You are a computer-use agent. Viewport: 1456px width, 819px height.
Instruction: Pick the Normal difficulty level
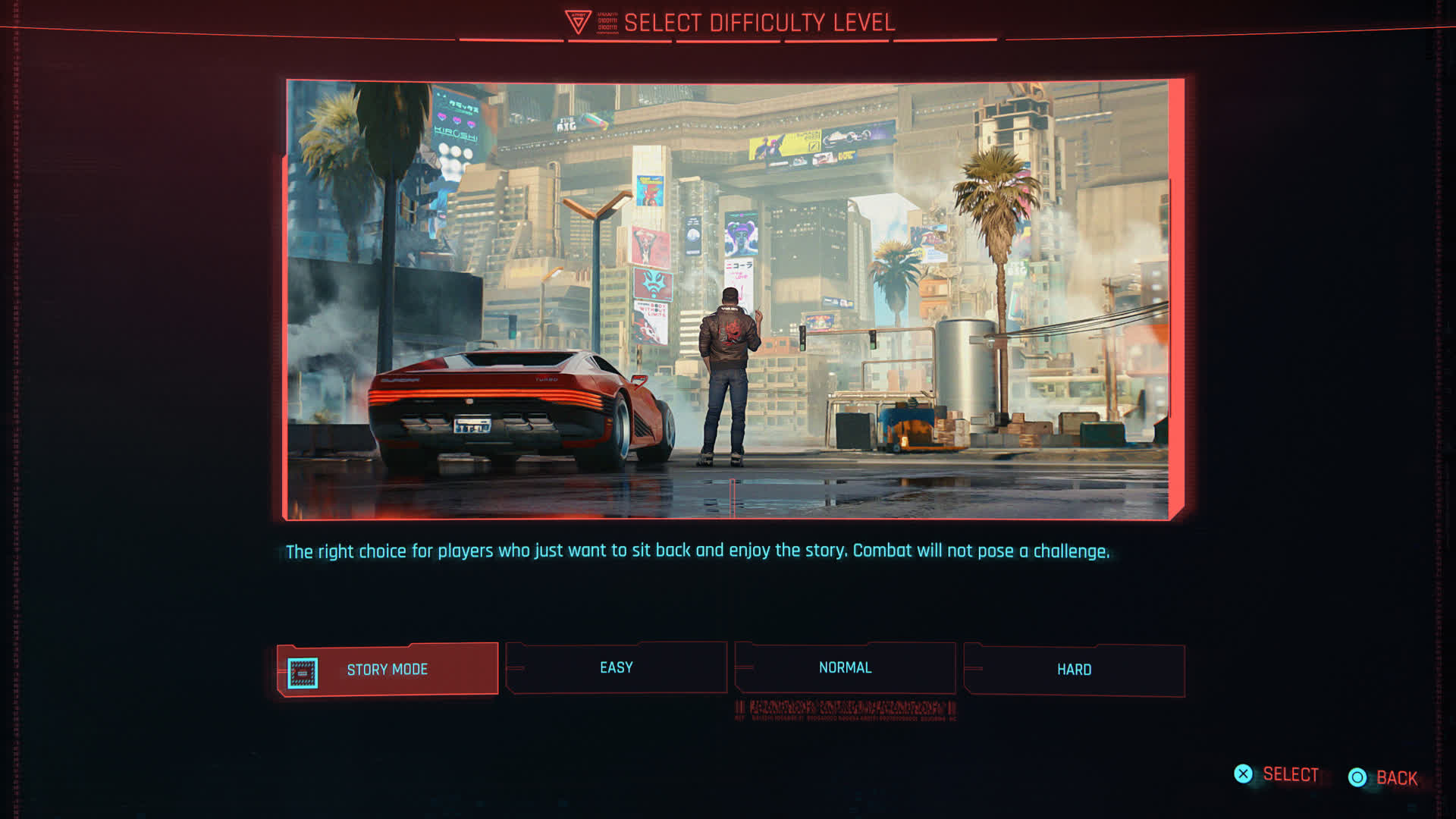point(845,667)
